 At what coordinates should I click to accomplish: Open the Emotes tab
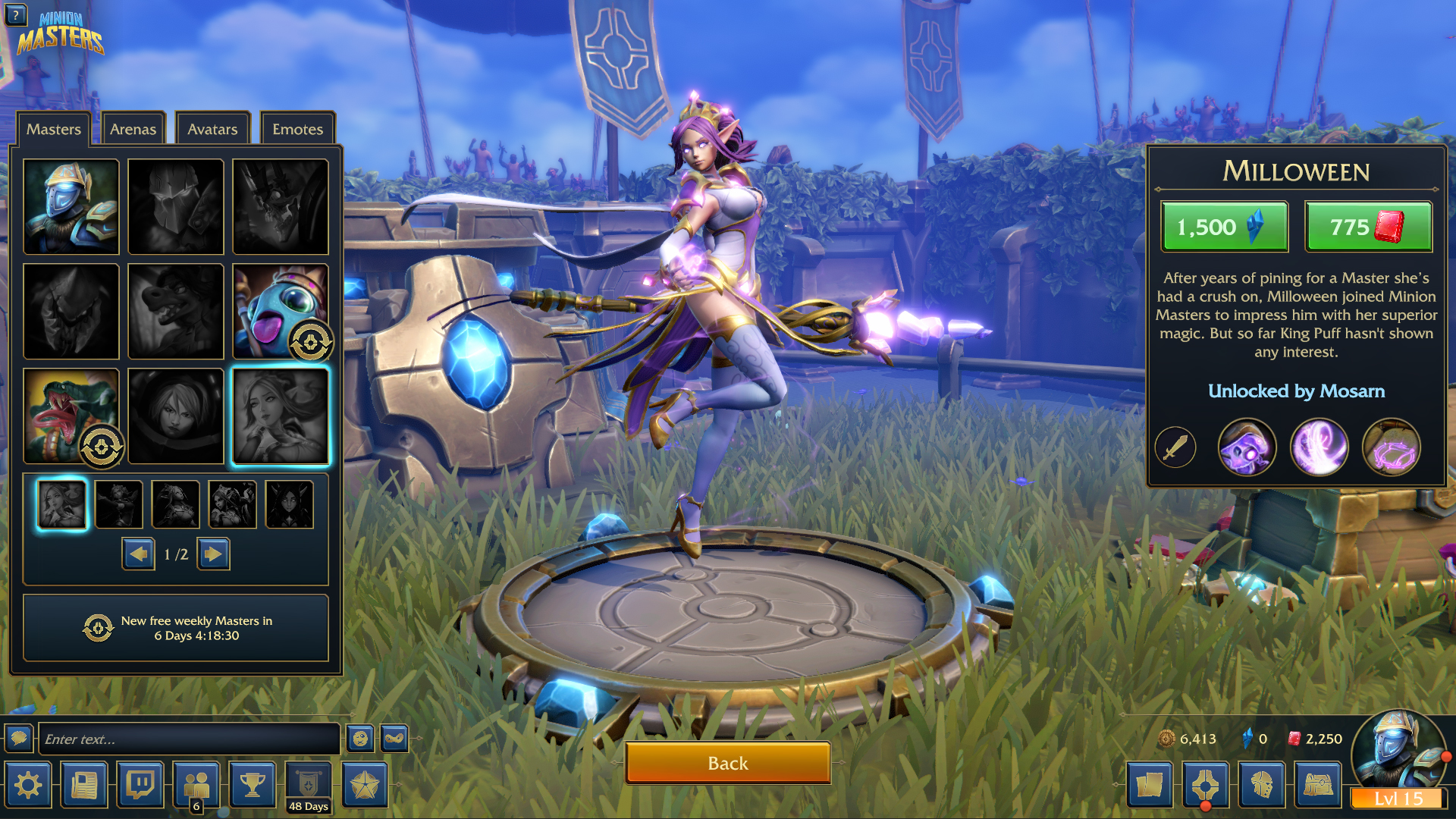[297, 129]
